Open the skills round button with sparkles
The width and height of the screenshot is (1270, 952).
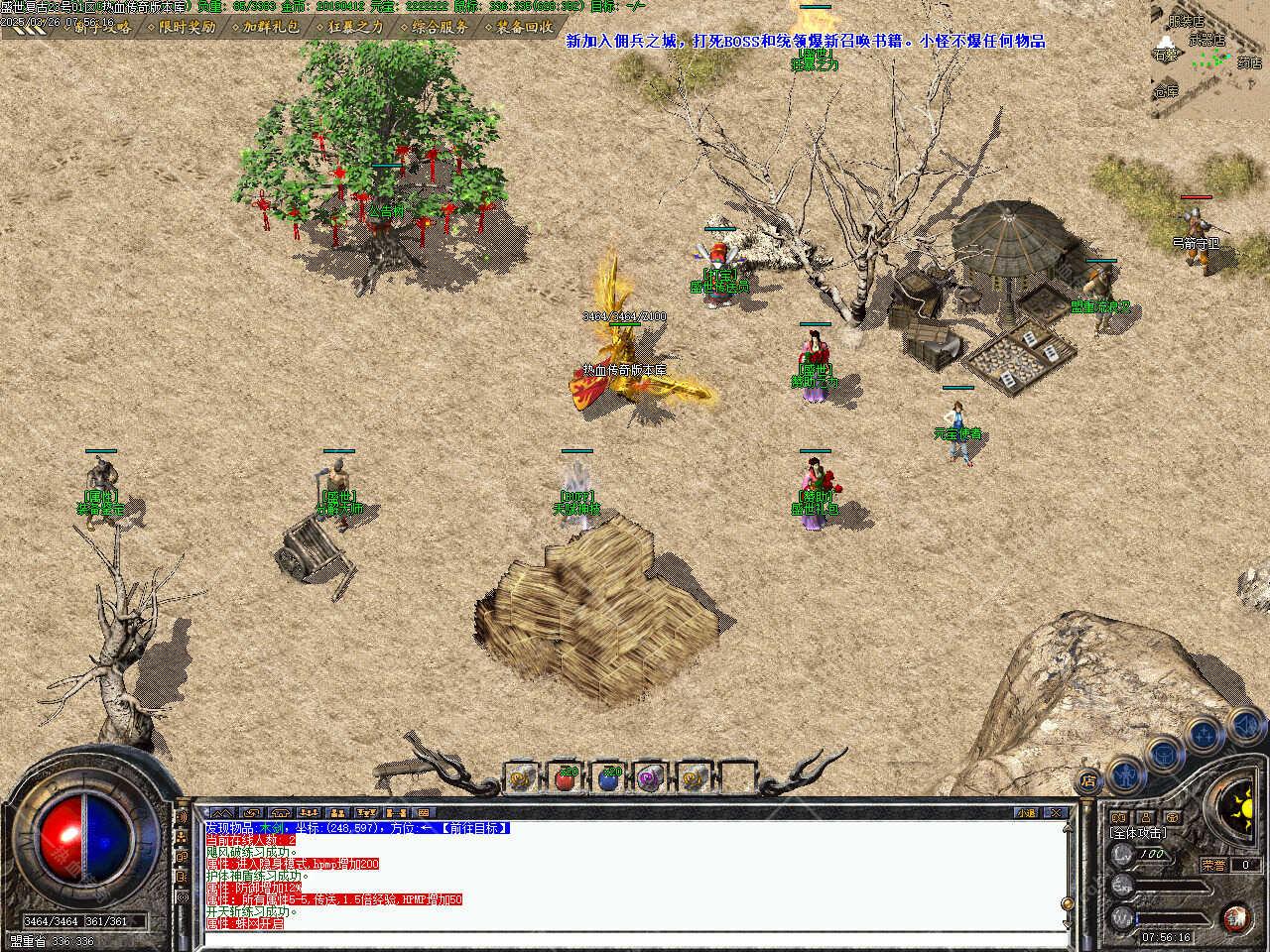[1204, 735]
